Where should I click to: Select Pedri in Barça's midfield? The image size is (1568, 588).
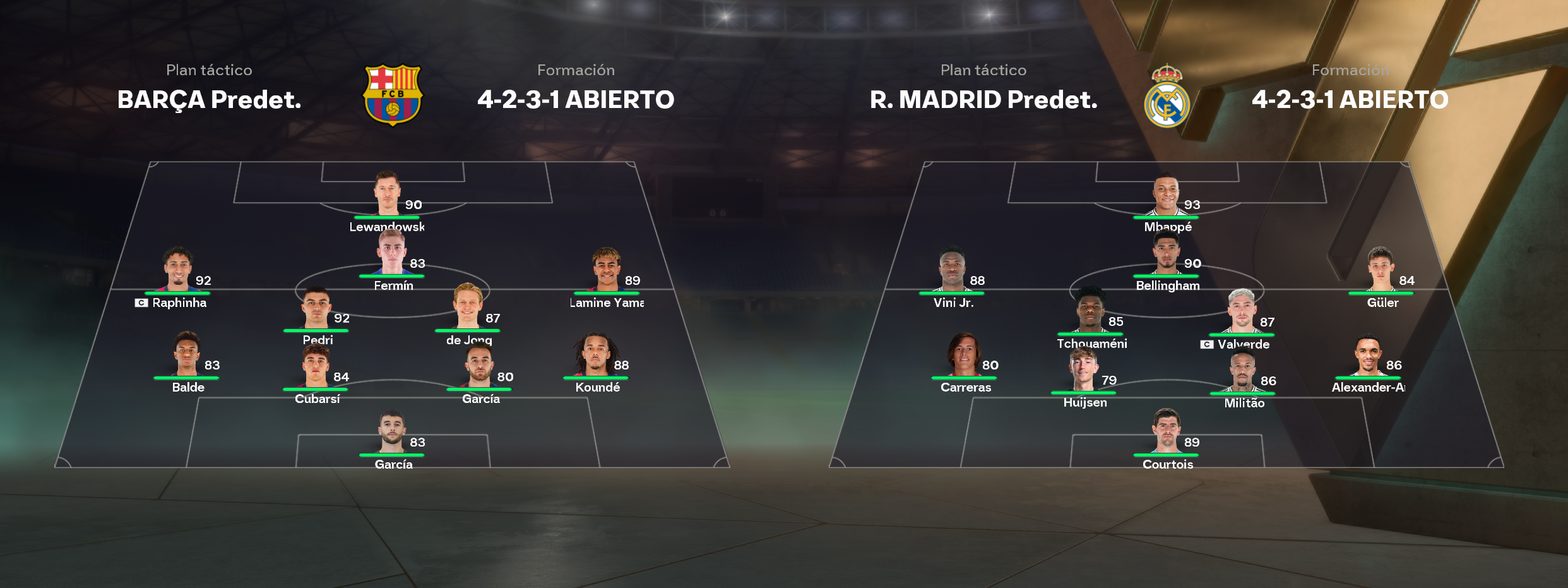pyautogui.click(x=316, y=308)
